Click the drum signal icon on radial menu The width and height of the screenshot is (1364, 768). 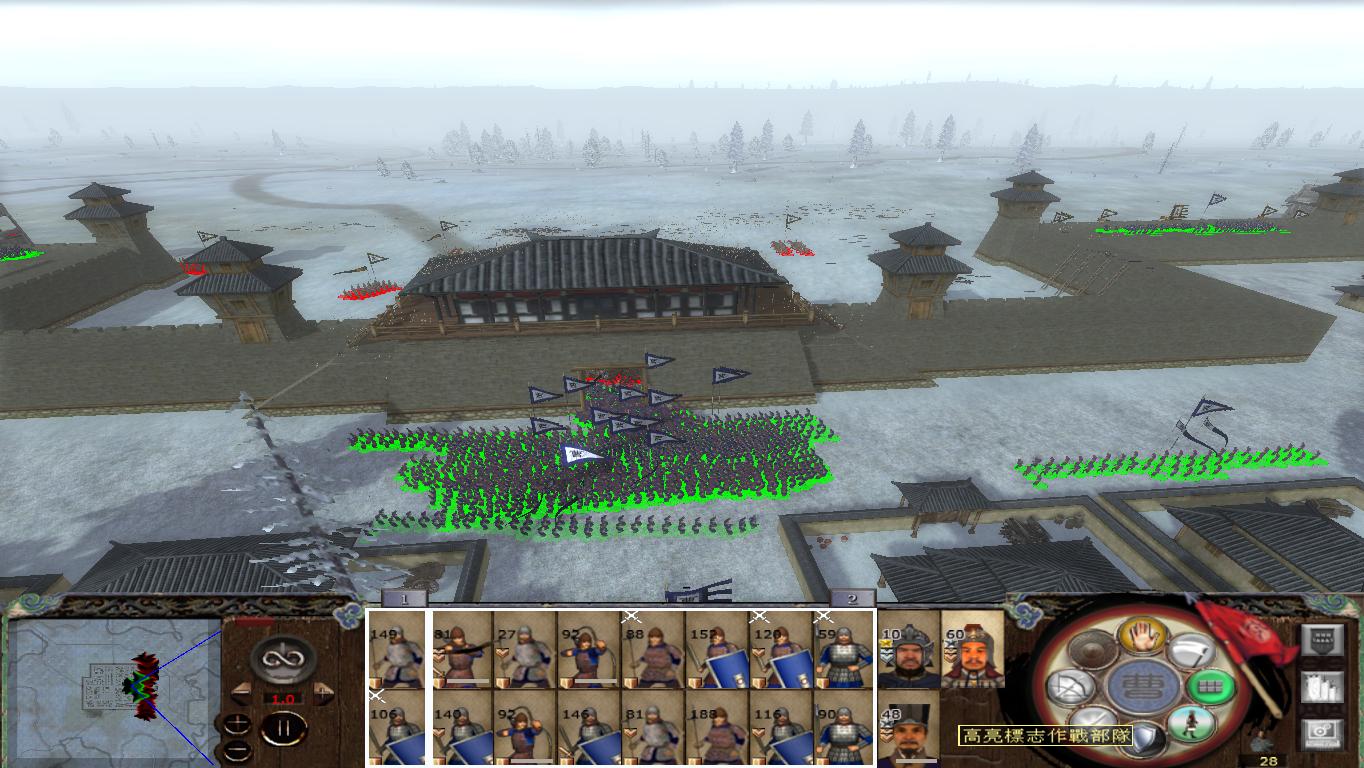point(1090,650)
